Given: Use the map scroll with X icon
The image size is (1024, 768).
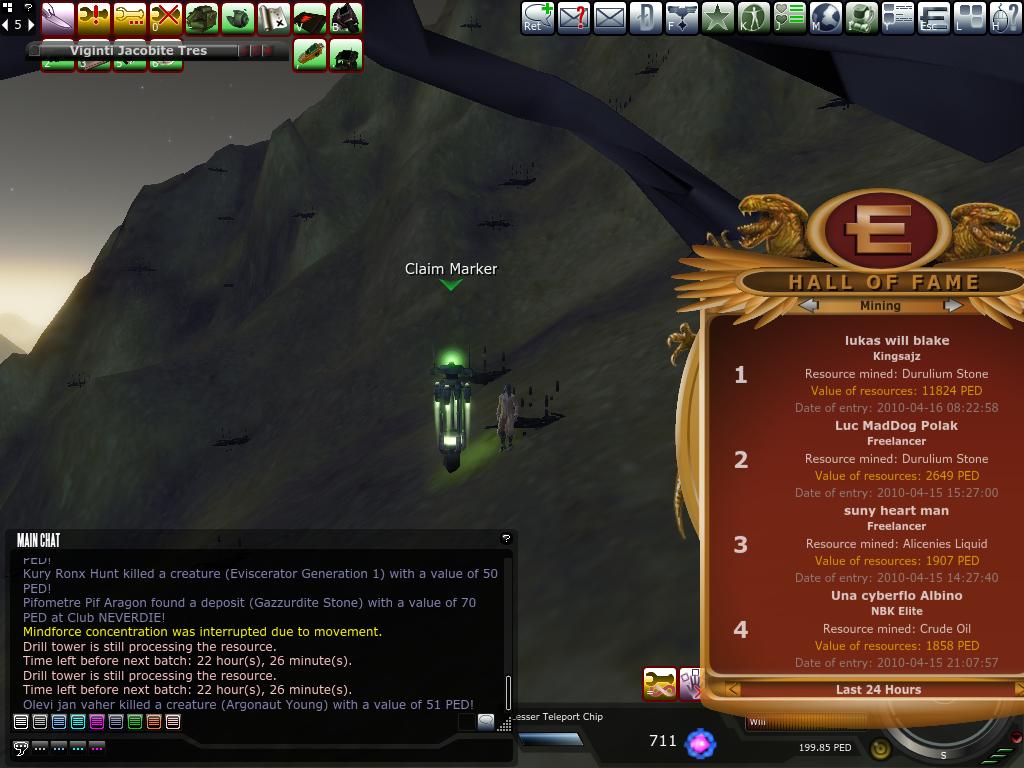Looking at the screenshot, I should pos(274,18).
